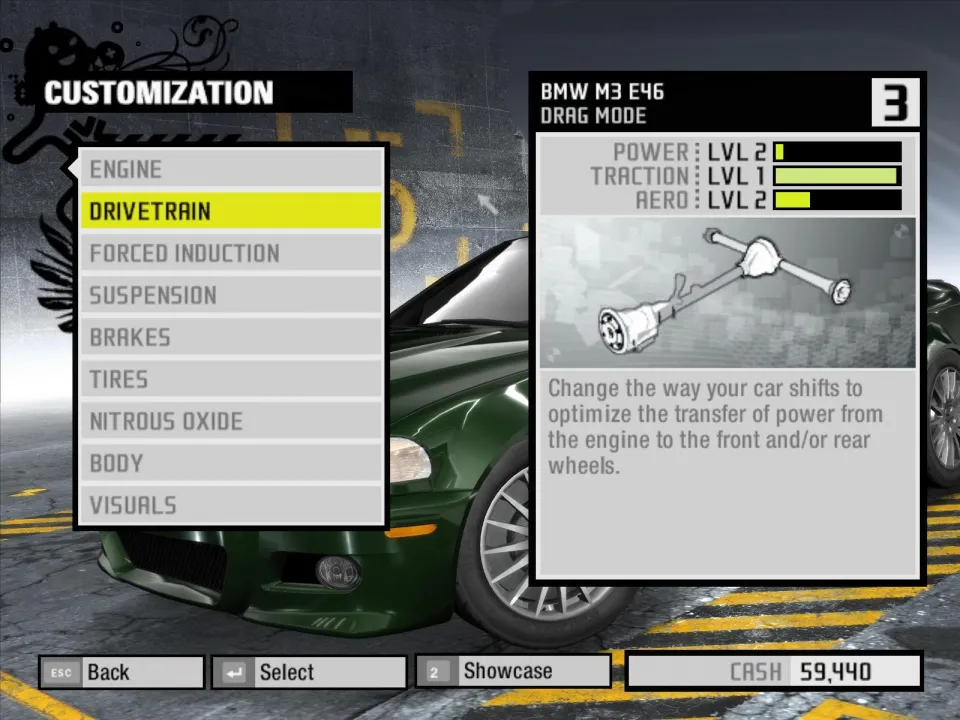Select Brakes from the customization list

(x=230, y=337)
